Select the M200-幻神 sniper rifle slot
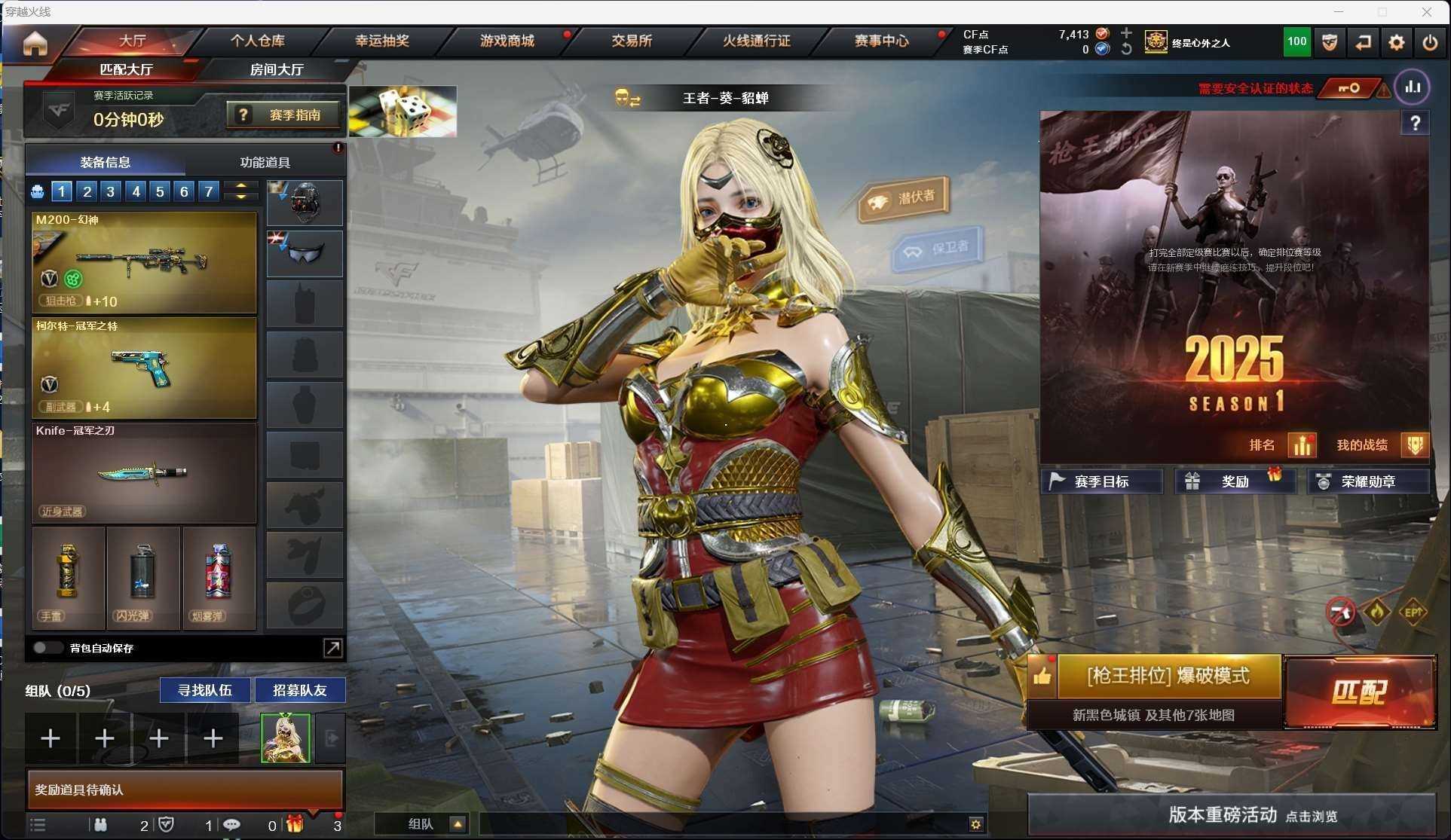This screenshot has height=840, width=1451. point(144,262)
